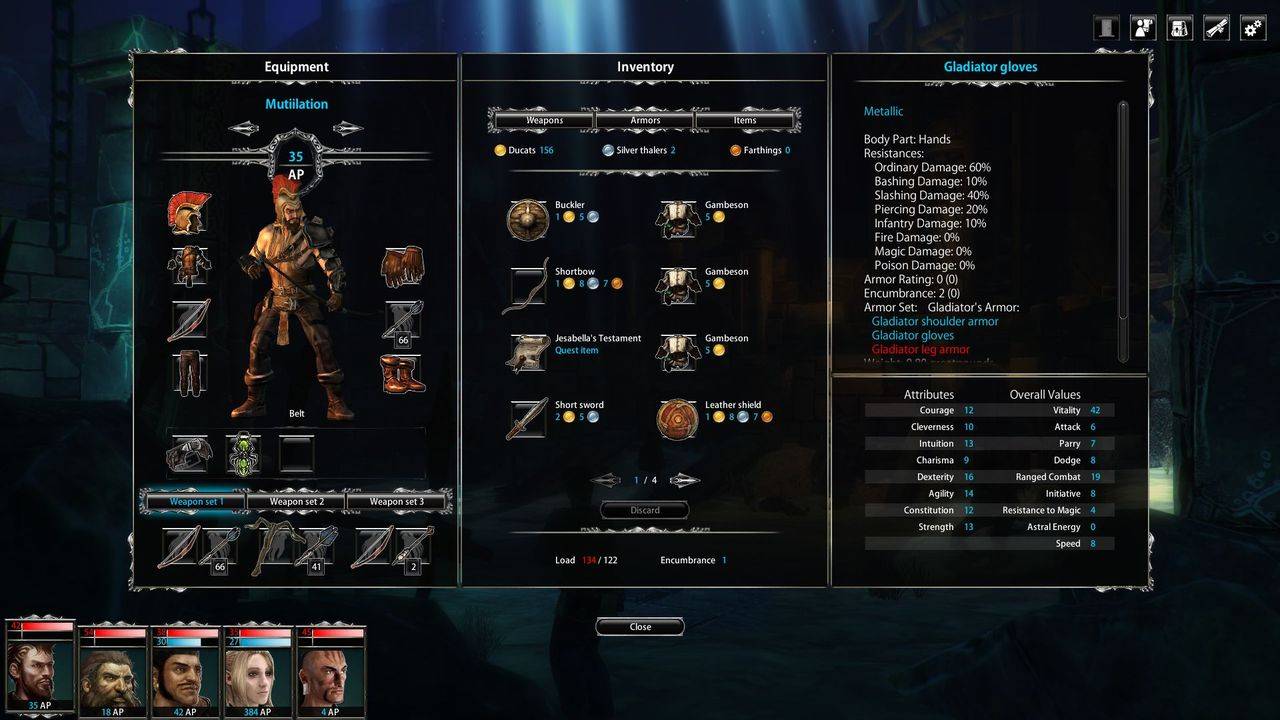Activate Weapon set 2

tap(295, 501)
